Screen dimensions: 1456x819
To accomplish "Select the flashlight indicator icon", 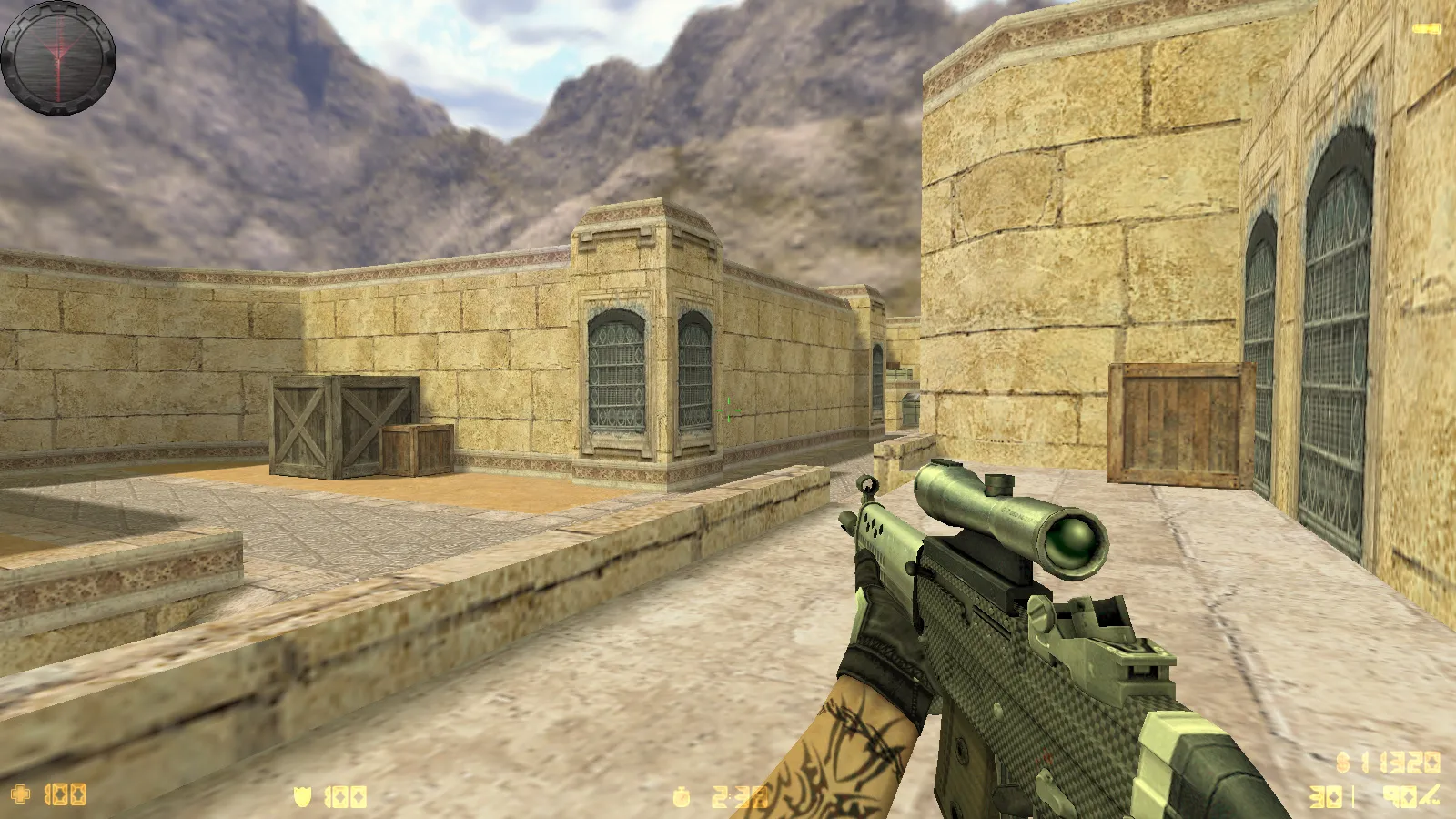I will tap(1426, 29).
